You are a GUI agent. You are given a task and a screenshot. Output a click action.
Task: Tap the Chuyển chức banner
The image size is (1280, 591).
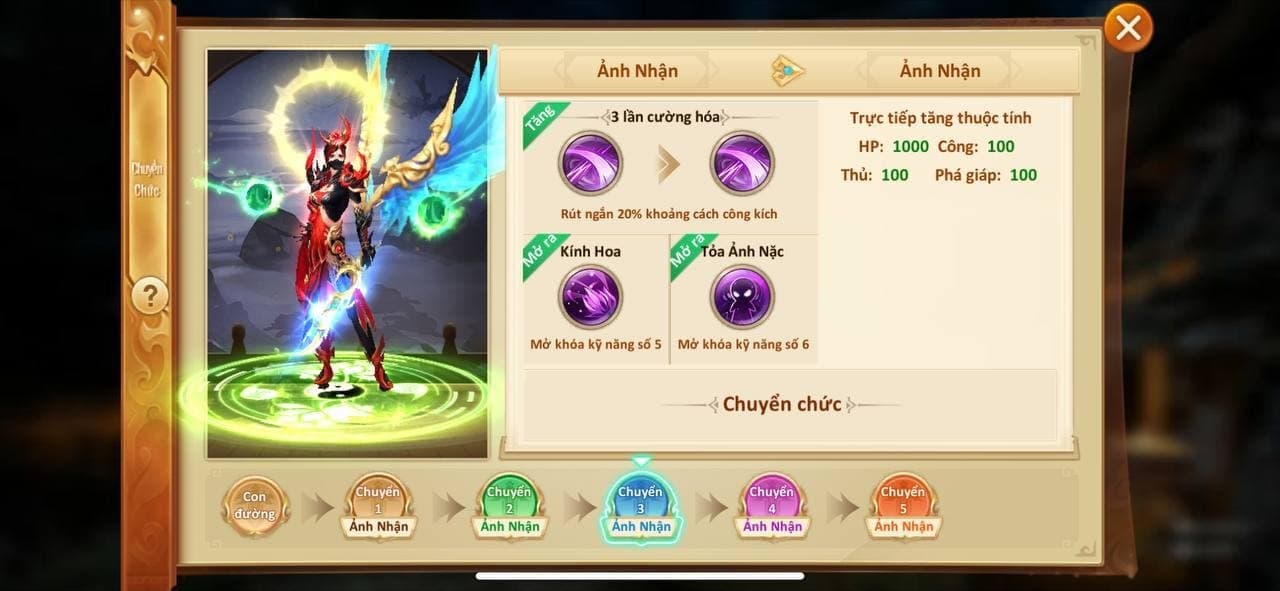point(782,405)
